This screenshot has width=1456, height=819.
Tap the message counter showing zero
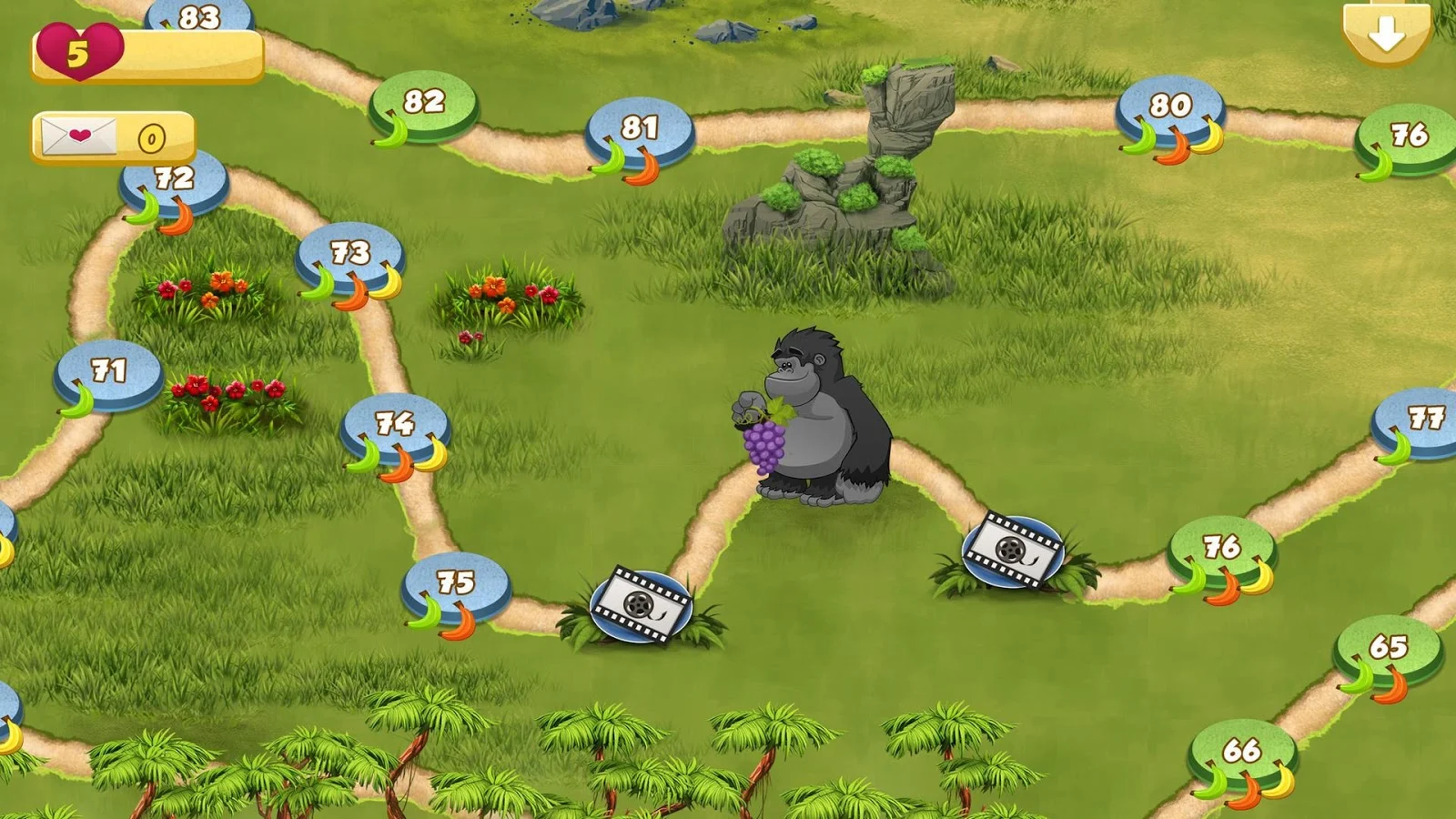point(150,138)
